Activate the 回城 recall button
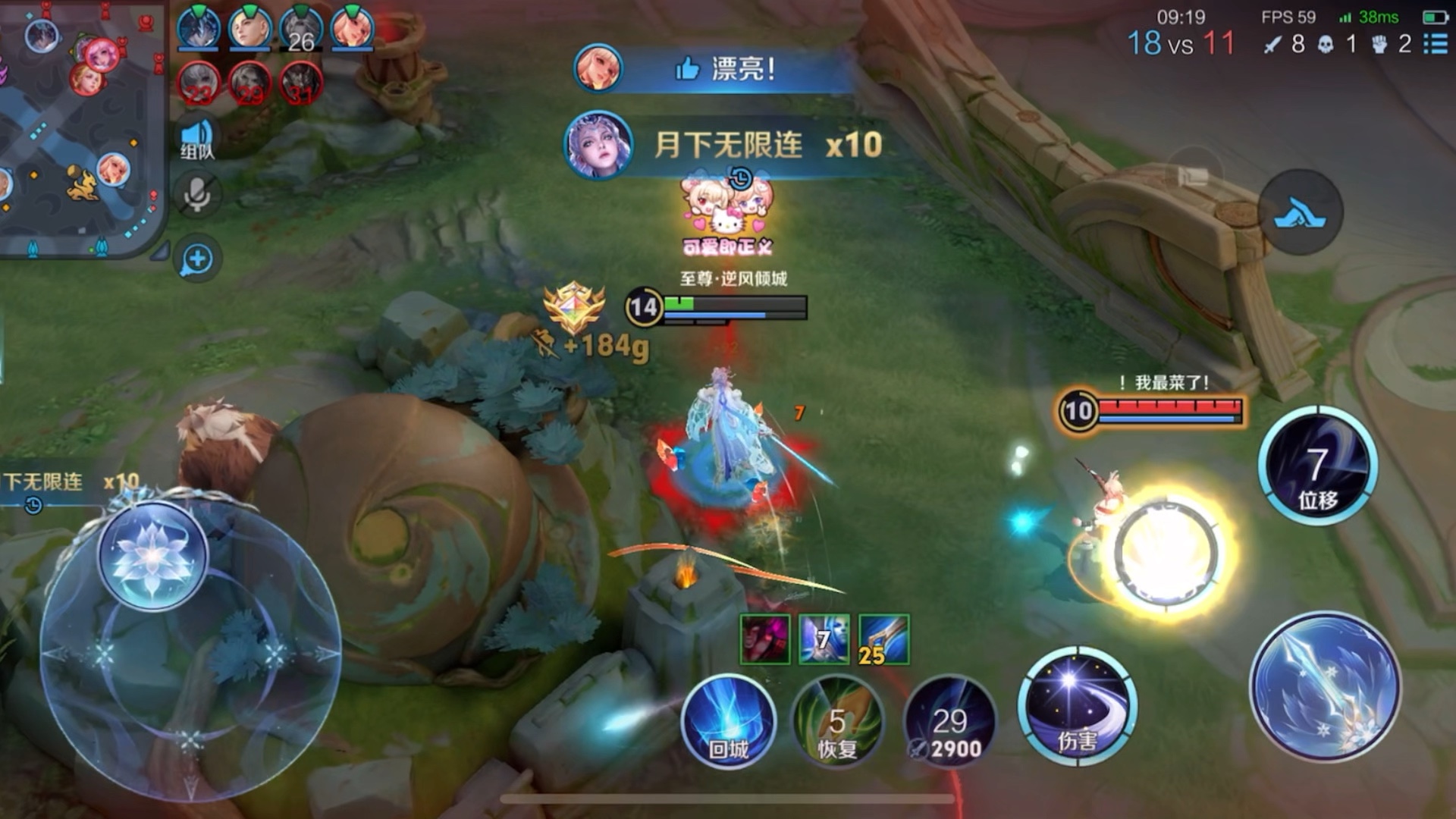The height and width of the screenshot is (819, 1456). pos(728,722)
